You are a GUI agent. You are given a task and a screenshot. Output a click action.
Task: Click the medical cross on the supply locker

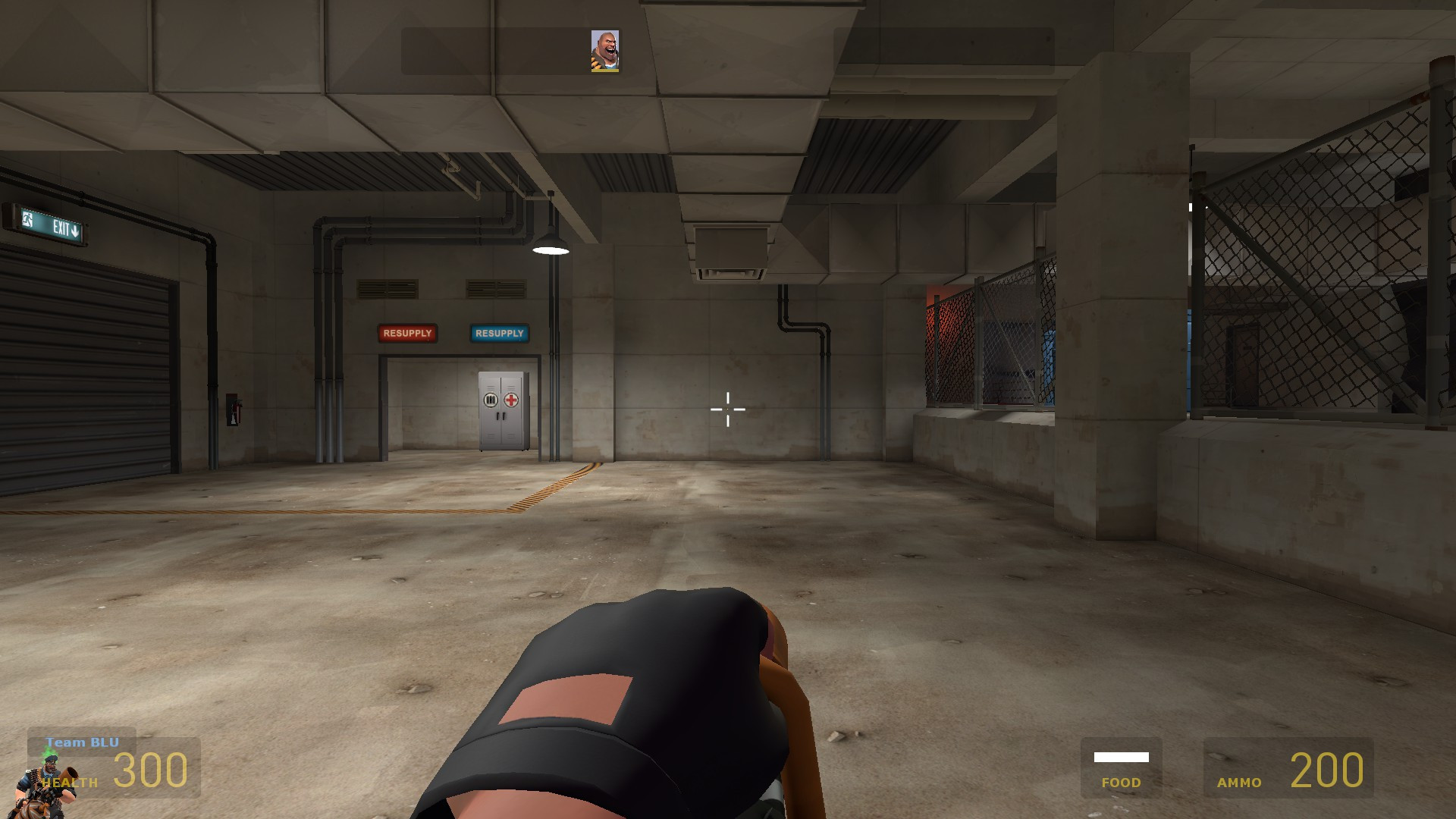click(510, 400)
